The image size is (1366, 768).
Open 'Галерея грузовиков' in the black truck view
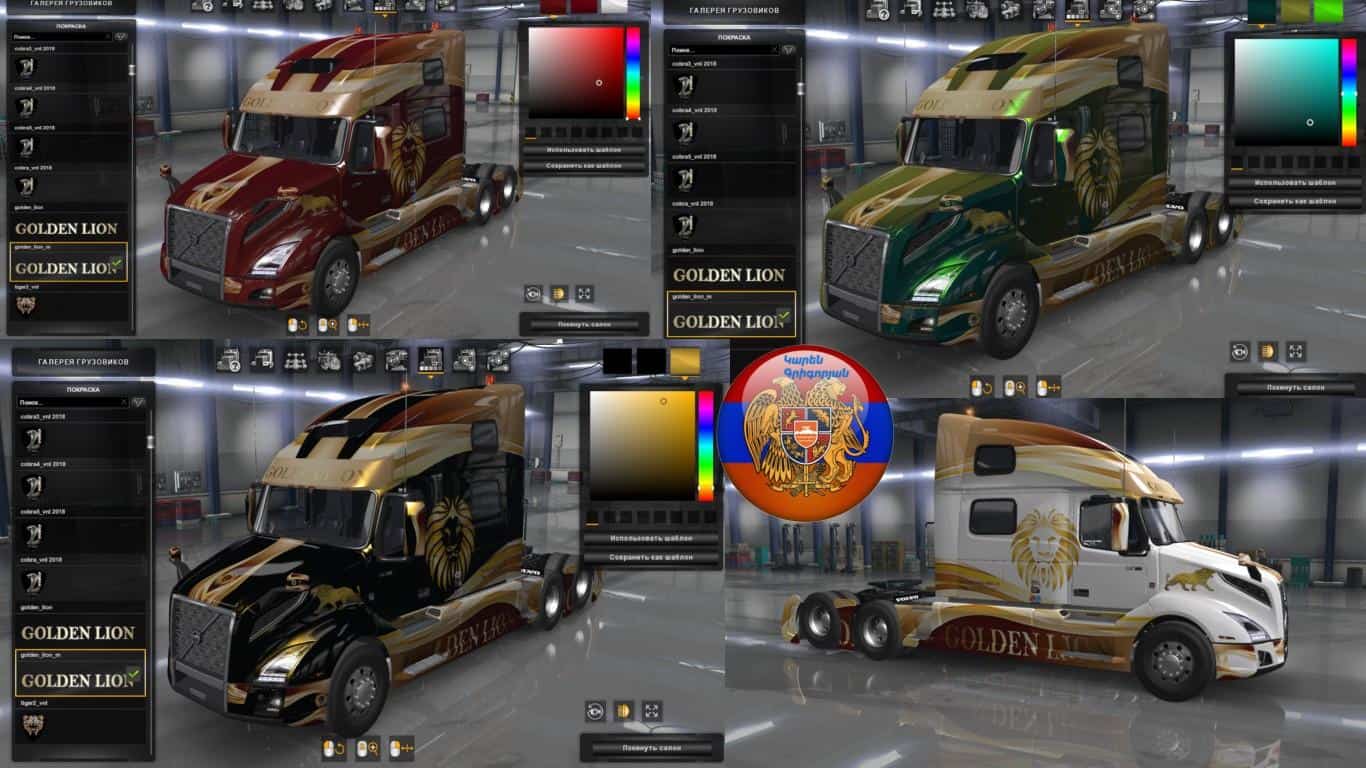83,361
